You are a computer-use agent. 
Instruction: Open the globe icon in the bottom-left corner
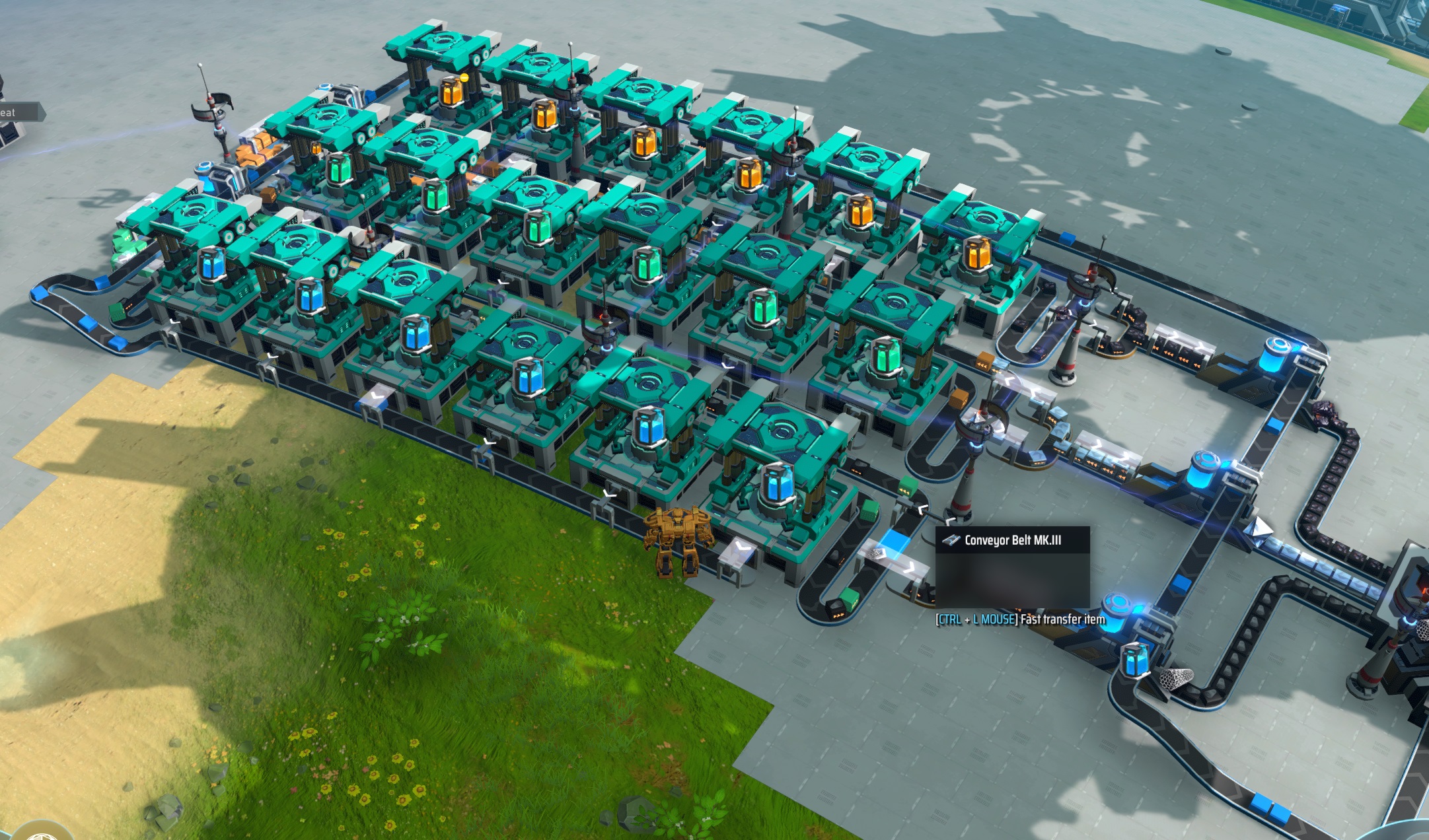pyautogui.click(x=41, y=833)
